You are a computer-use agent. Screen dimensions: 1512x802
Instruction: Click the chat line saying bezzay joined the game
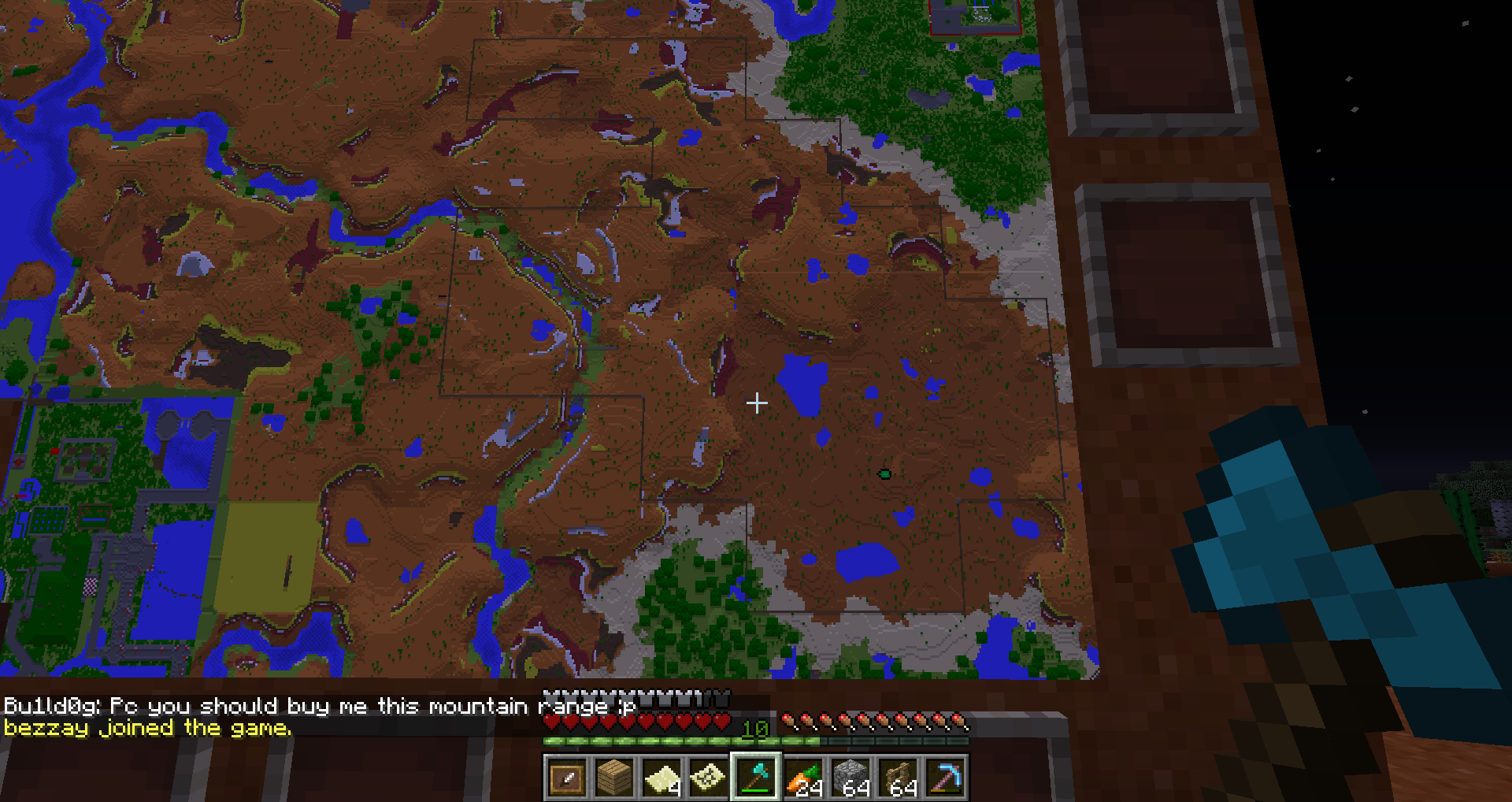[146, 728]
